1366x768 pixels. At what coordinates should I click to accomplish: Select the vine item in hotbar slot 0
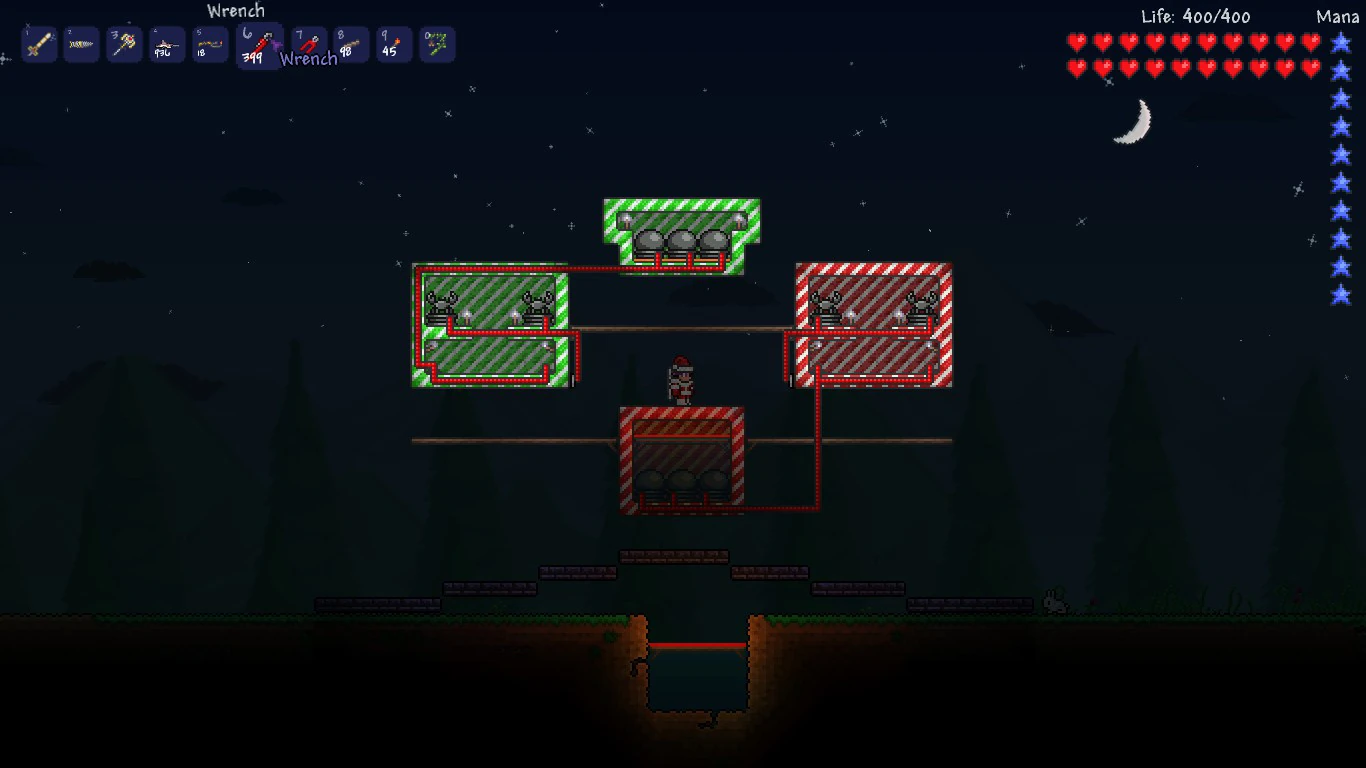coord(436,44)
